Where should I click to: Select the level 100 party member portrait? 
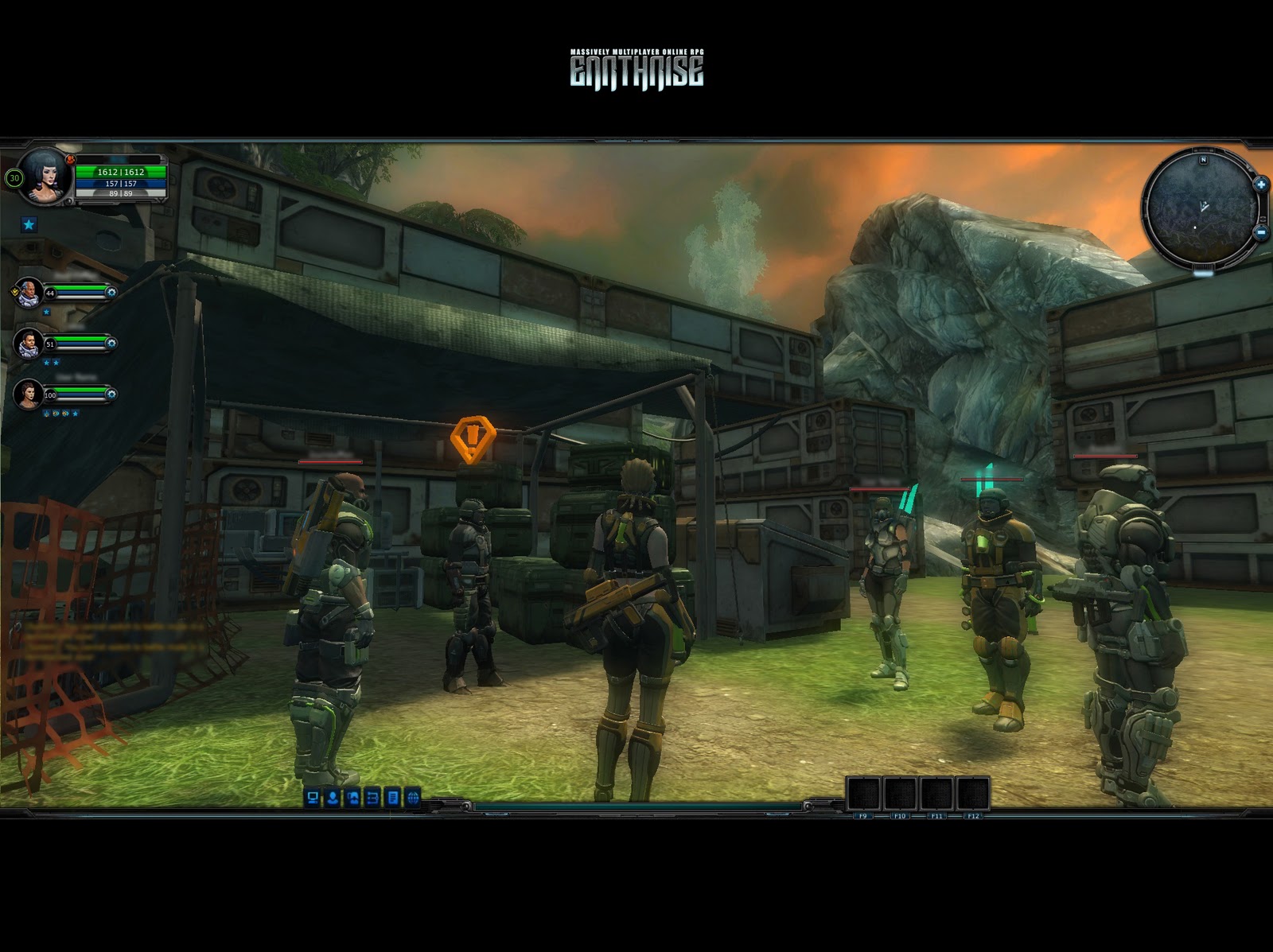tap(29, 394)
